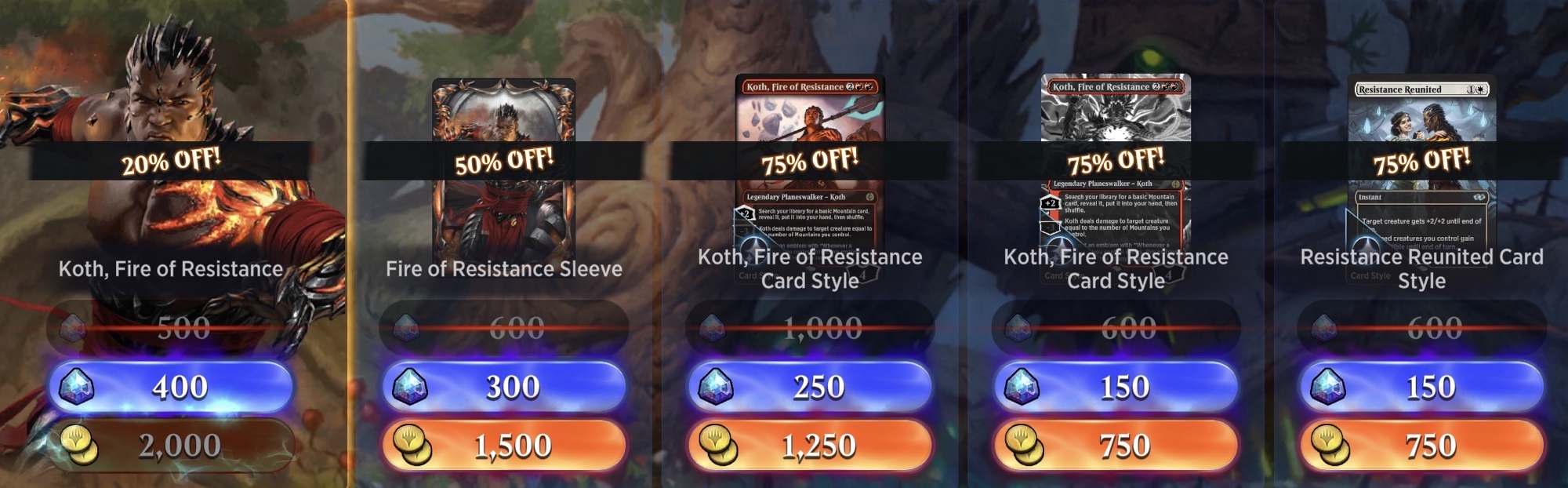Screen dimensions: 1568x488
Task: View the Resistance Reunited card art
Action: (x=1421, y=118)
